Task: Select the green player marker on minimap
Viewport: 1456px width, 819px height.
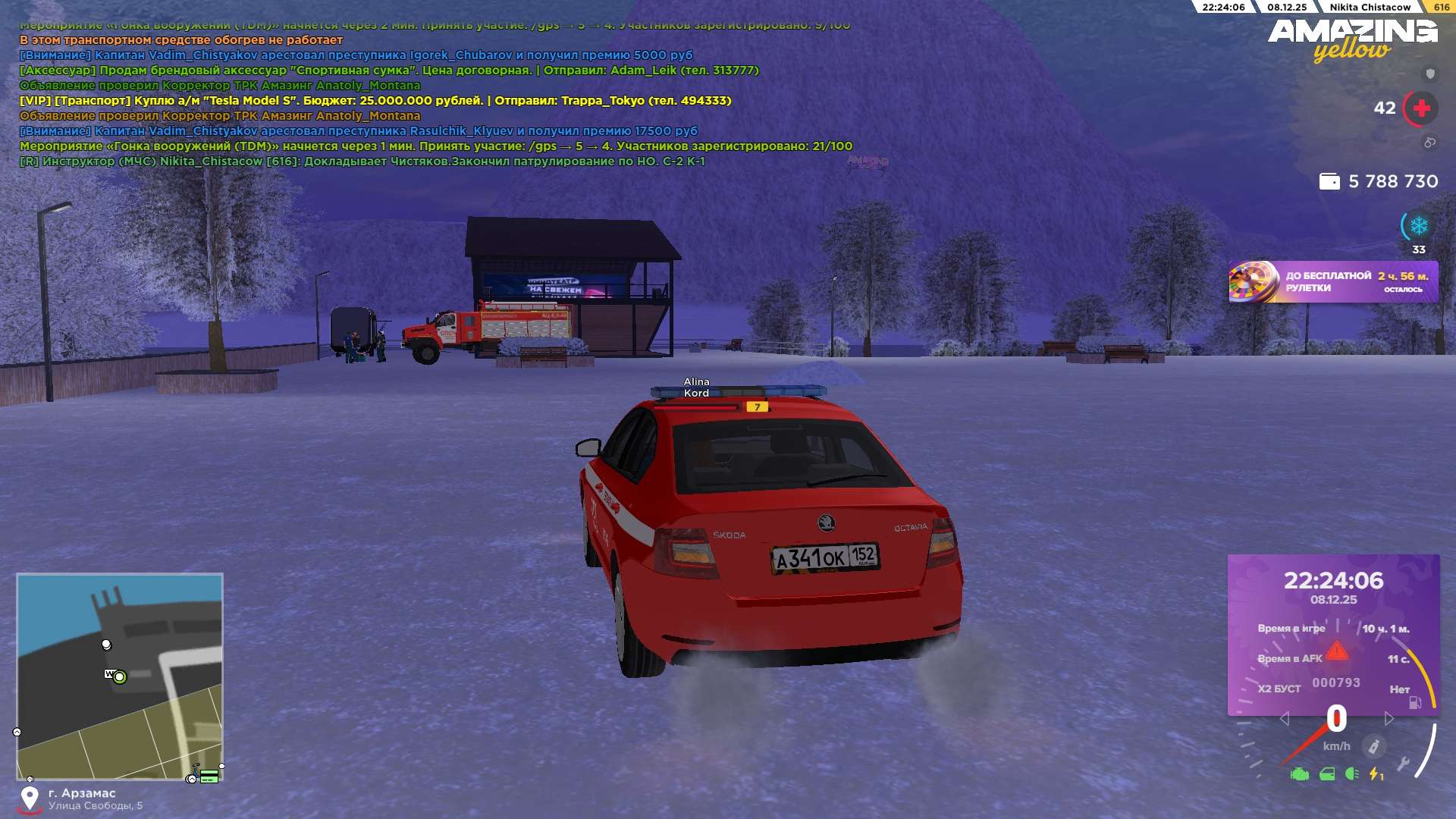Action: (120, 677)
